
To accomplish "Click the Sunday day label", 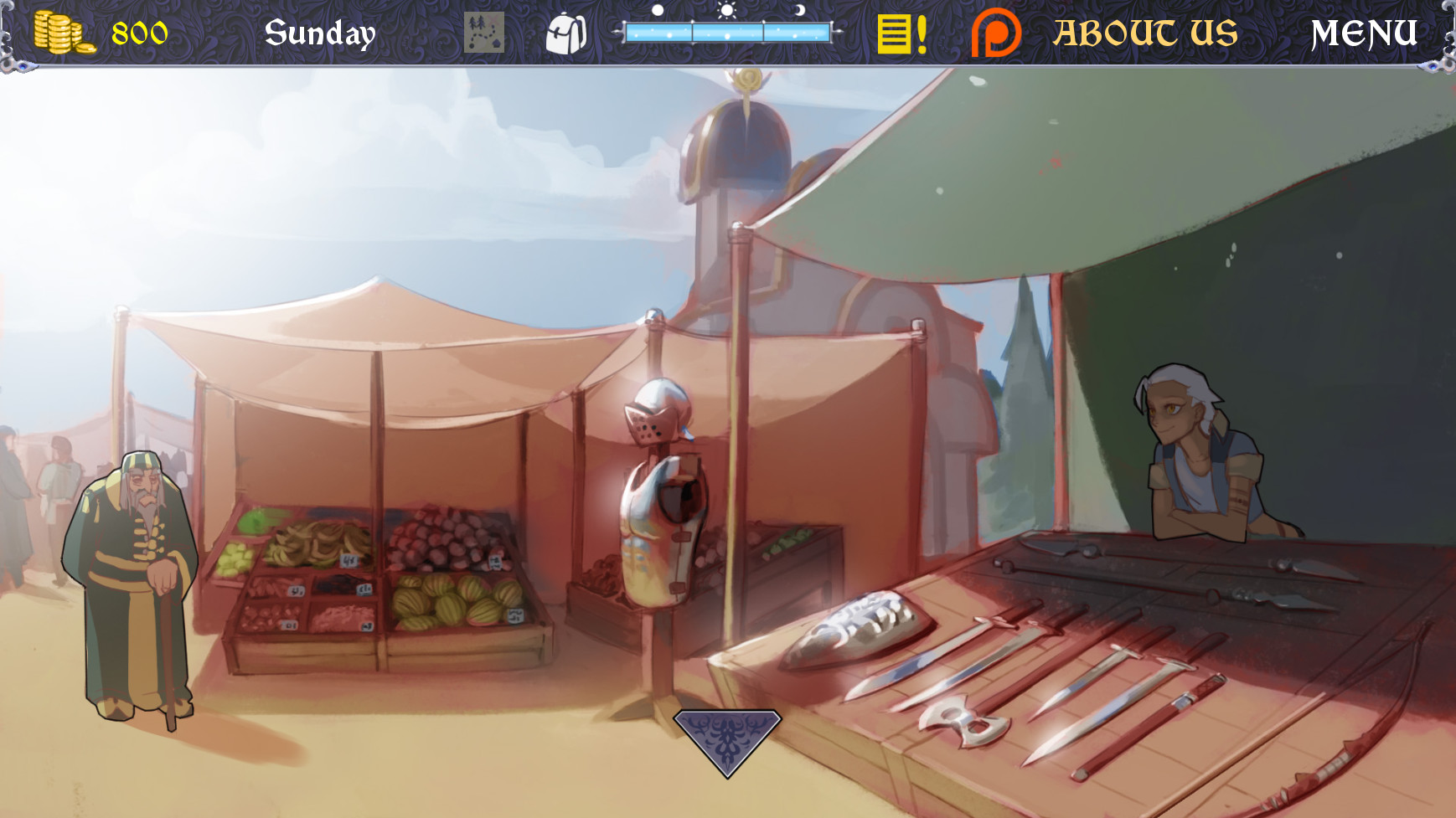I will pyautogui.click(x=321, y=33).
